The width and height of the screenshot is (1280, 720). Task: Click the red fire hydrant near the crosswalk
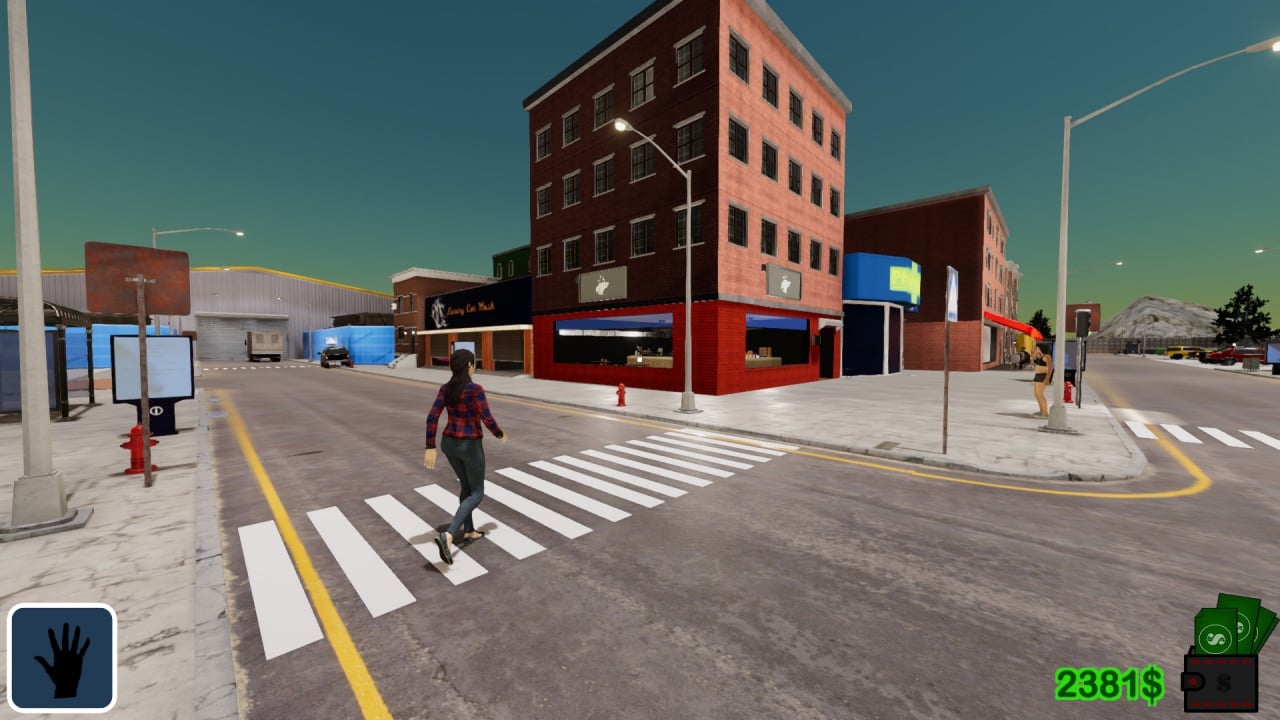[x=620, y=394]
